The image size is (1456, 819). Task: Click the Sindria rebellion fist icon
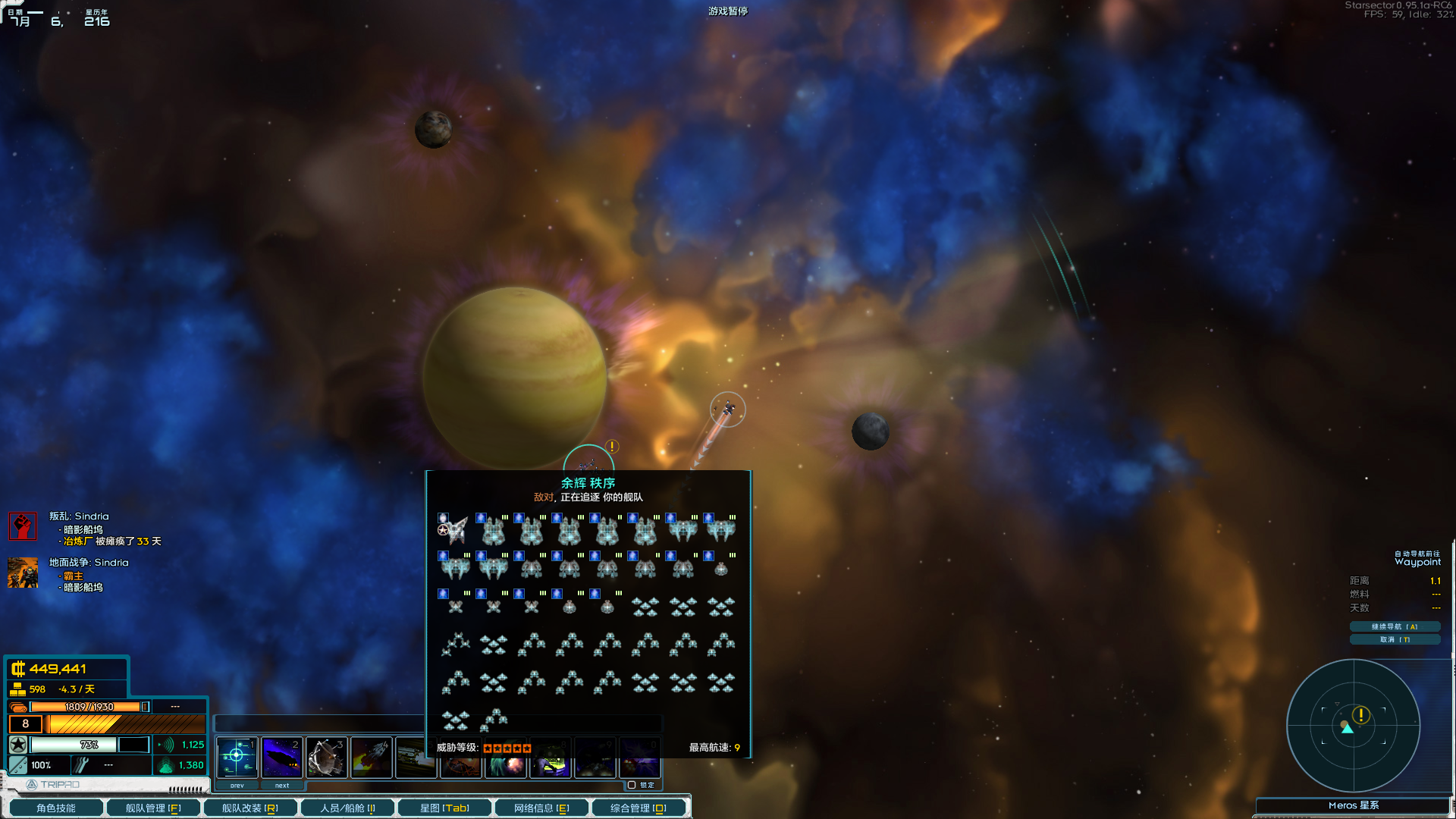22,526
